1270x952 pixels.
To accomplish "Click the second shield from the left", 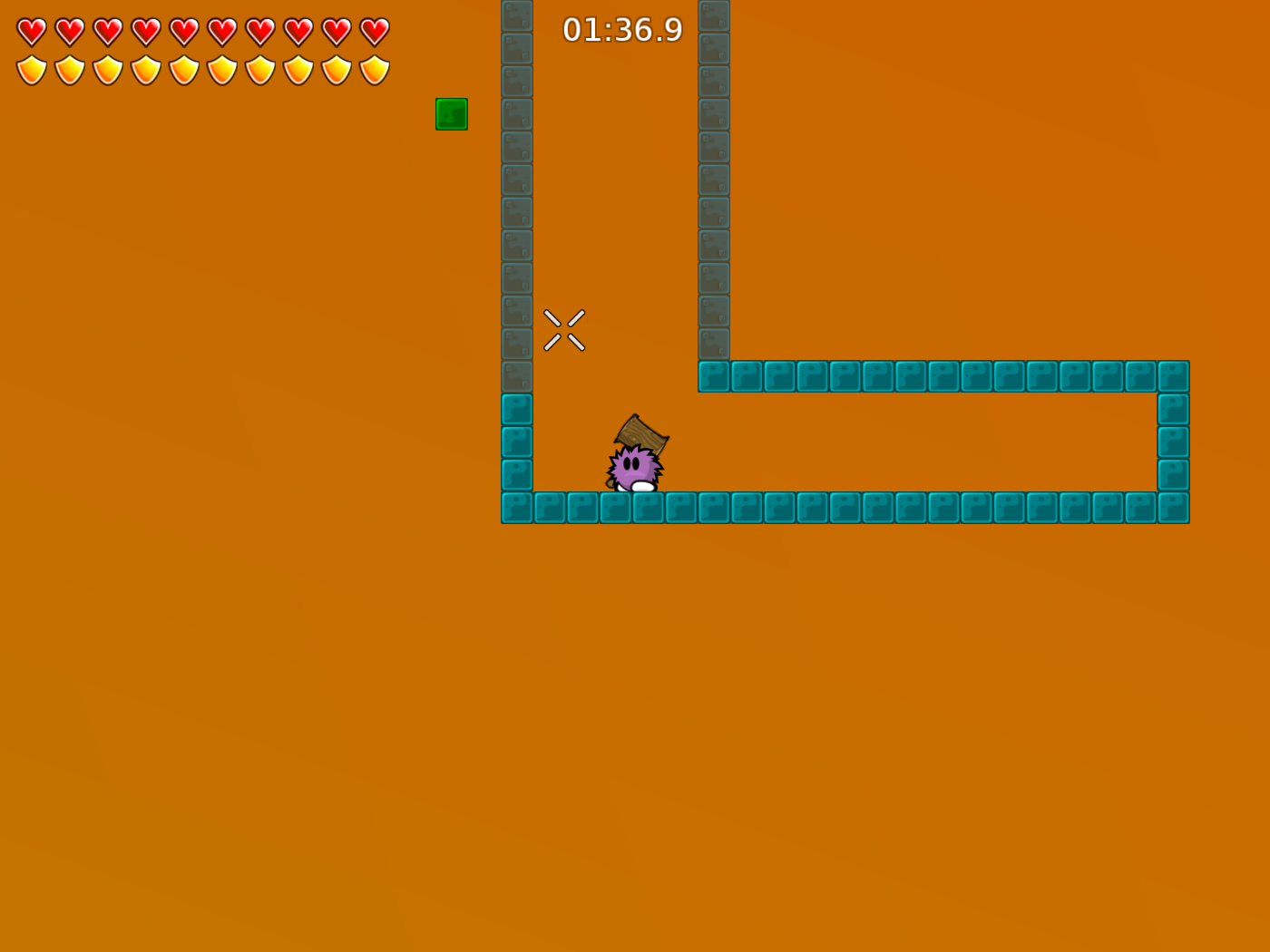I will click(68, 68).
